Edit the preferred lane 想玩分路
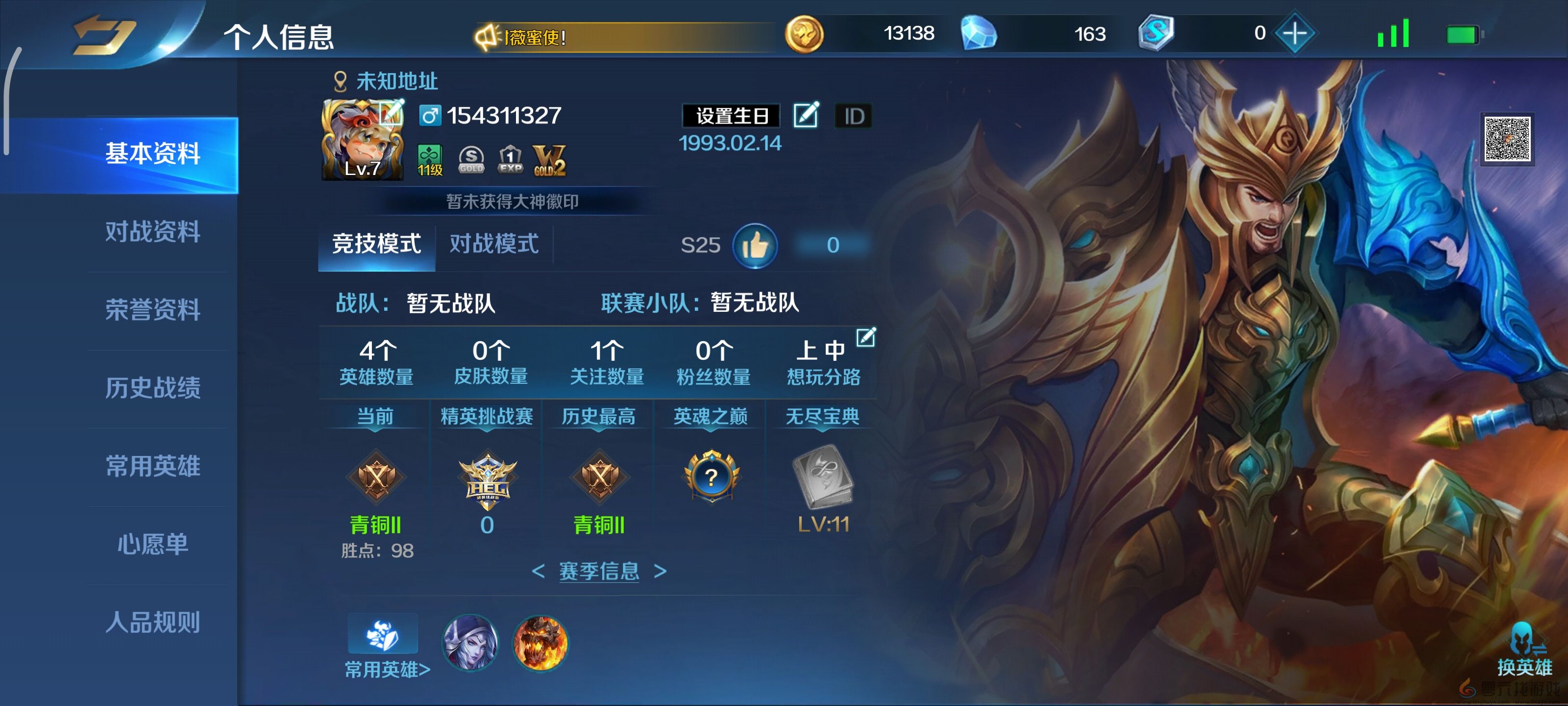The width and height of the screenshot is (1568, 706). point(865,337)
